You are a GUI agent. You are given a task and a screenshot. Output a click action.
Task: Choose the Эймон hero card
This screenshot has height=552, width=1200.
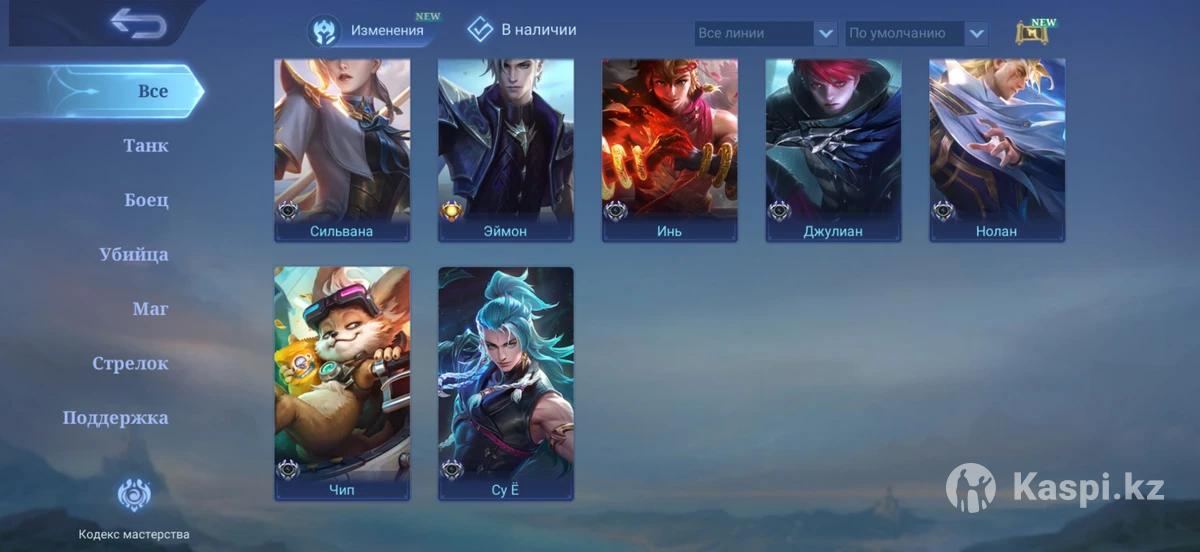pyautogui.click(x=506, y=150)
